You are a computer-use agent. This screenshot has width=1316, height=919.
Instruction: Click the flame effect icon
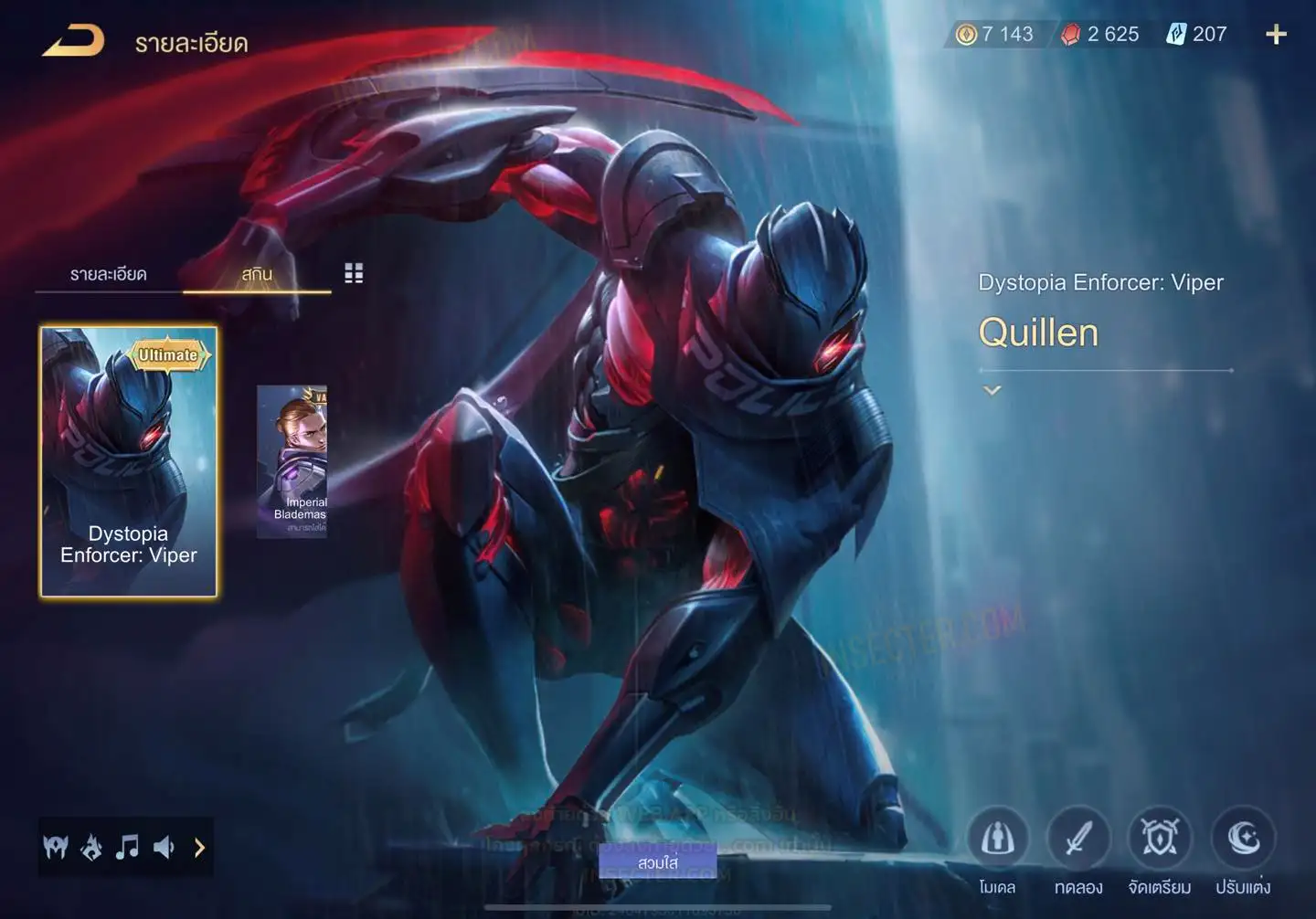pyautogui.click(x=91, y=848)
